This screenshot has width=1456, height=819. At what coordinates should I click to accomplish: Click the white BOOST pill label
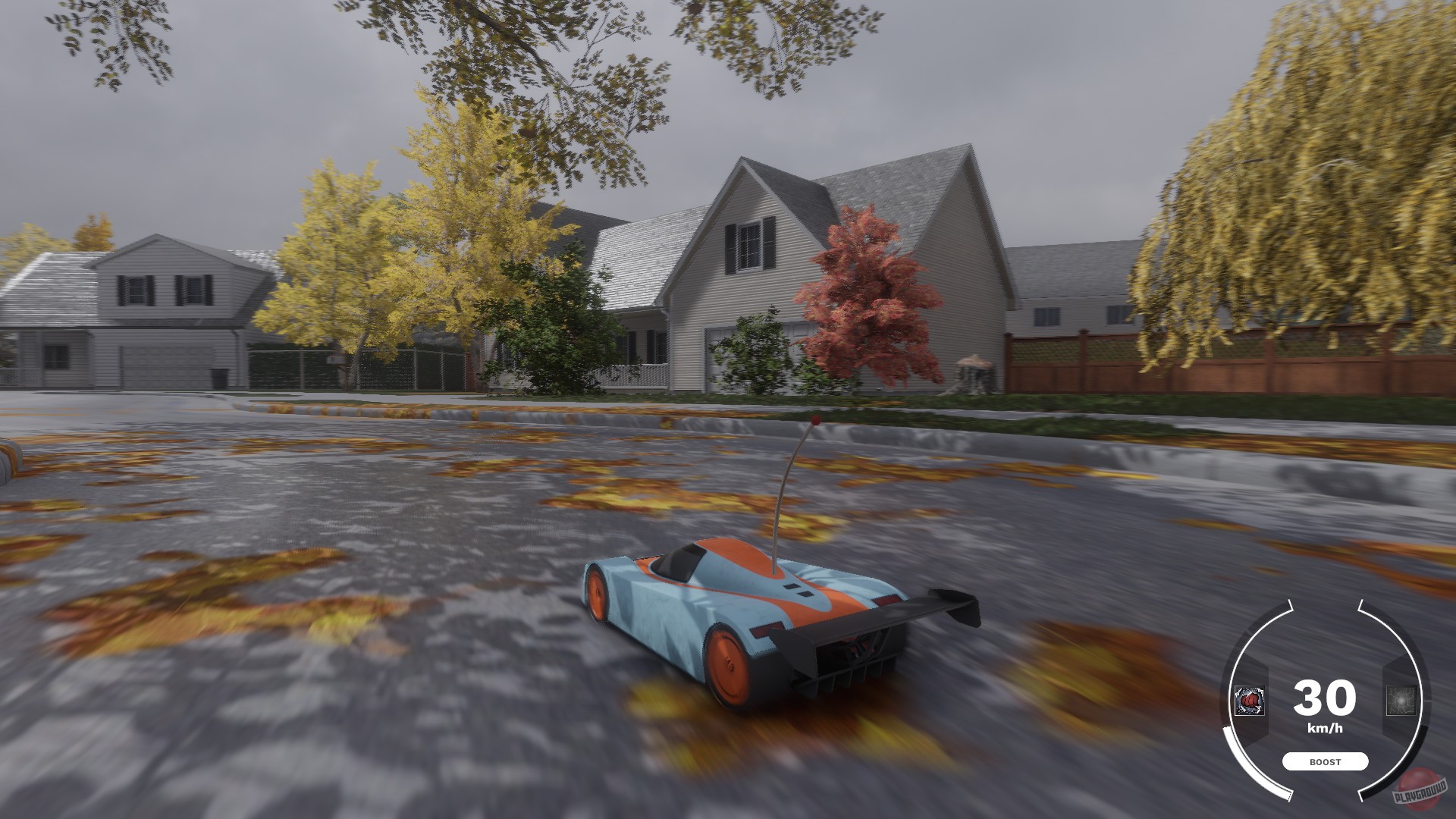click(1326, 761)
